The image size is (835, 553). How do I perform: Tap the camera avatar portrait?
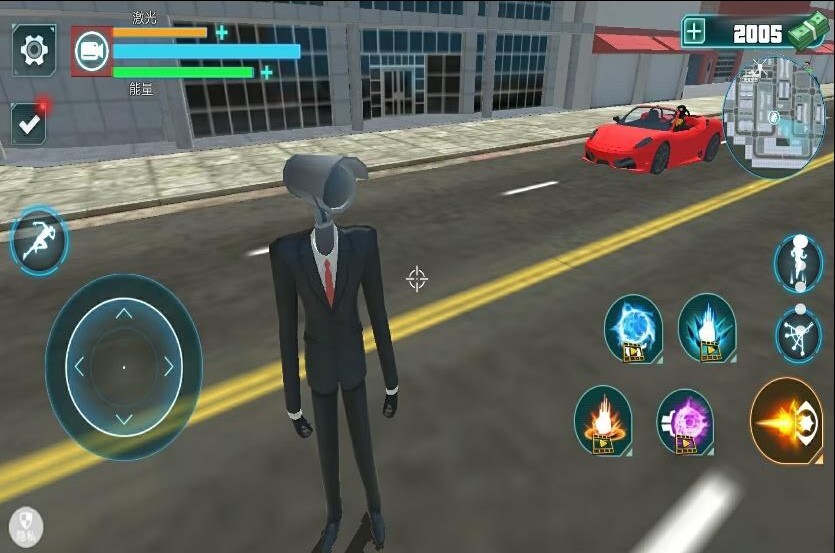(x=91, y=51)
